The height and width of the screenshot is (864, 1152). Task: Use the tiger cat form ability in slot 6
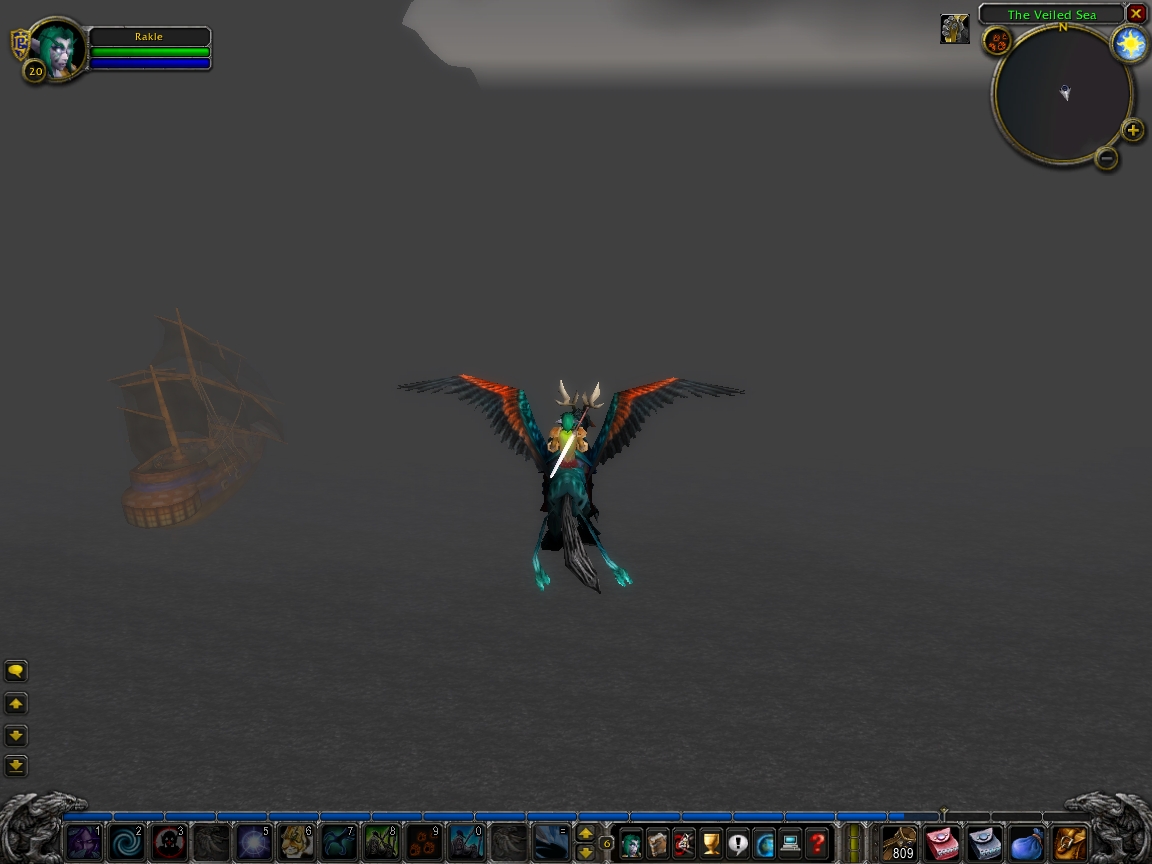click(296, 842)
